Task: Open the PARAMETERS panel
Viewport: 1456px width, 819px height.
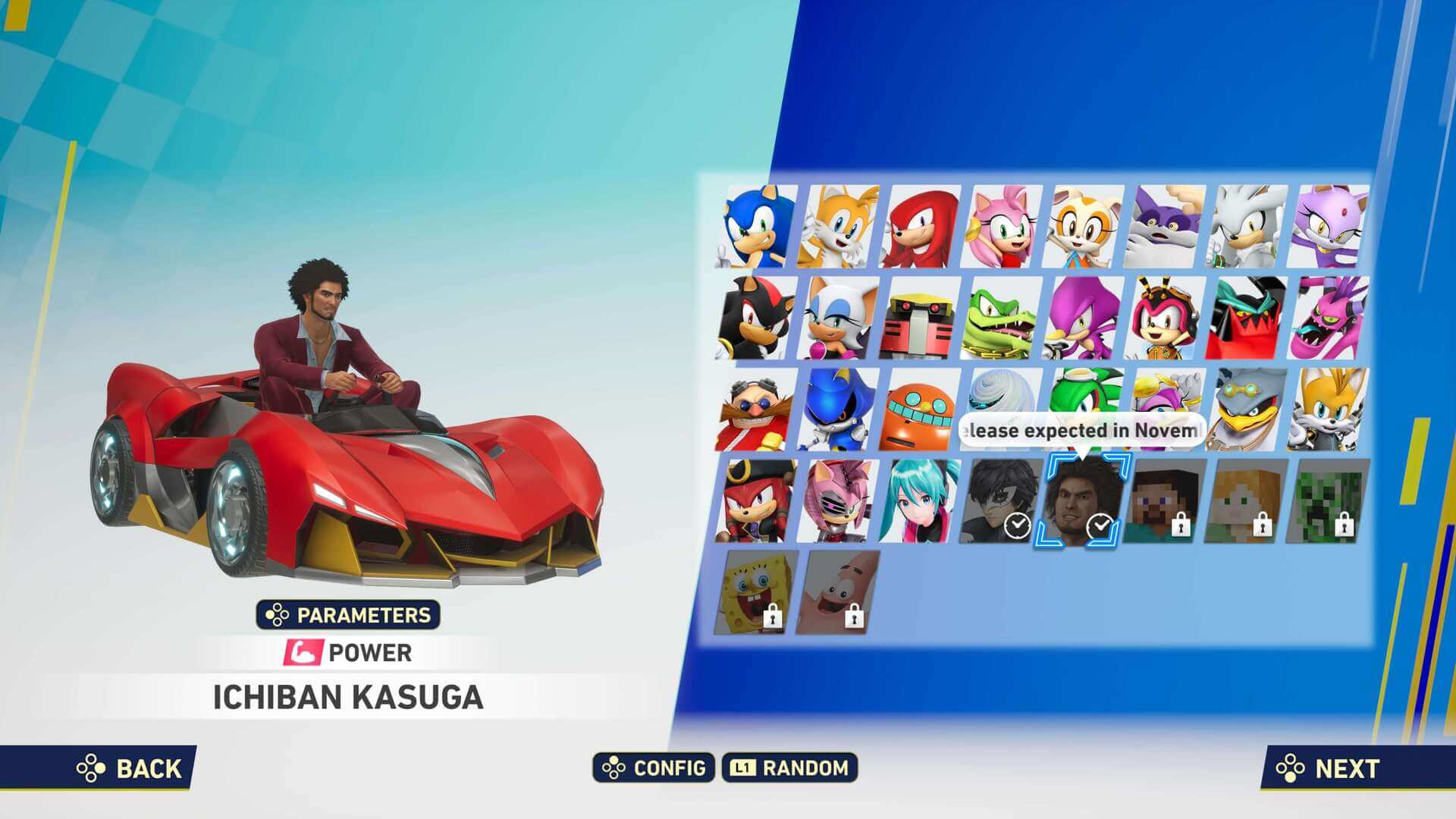Action: [x=349, y=615]
